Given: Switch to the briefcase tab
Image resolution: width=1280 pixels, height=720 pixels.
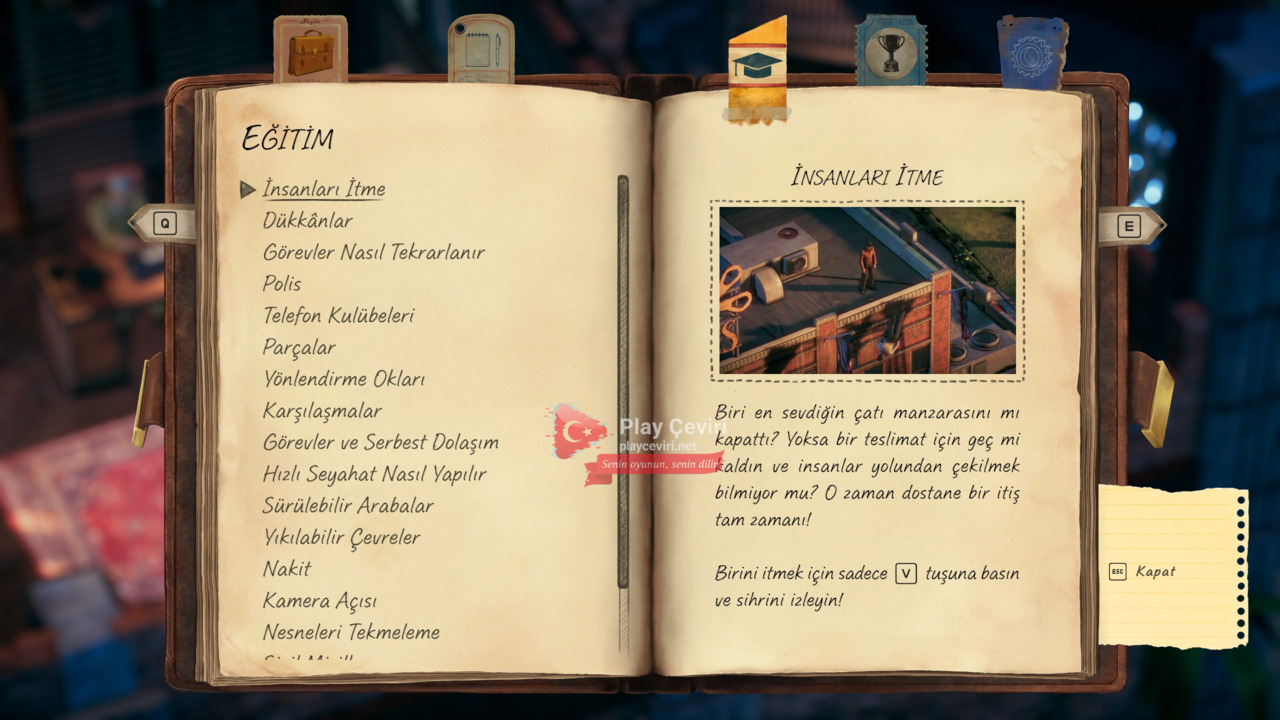Looking at the screenshot, I should 310,50.
